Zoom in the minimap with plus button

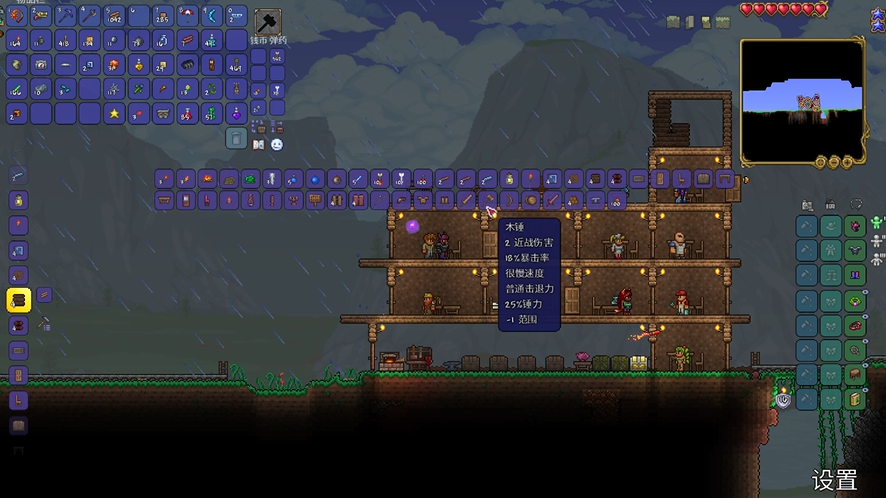(845, 161)
